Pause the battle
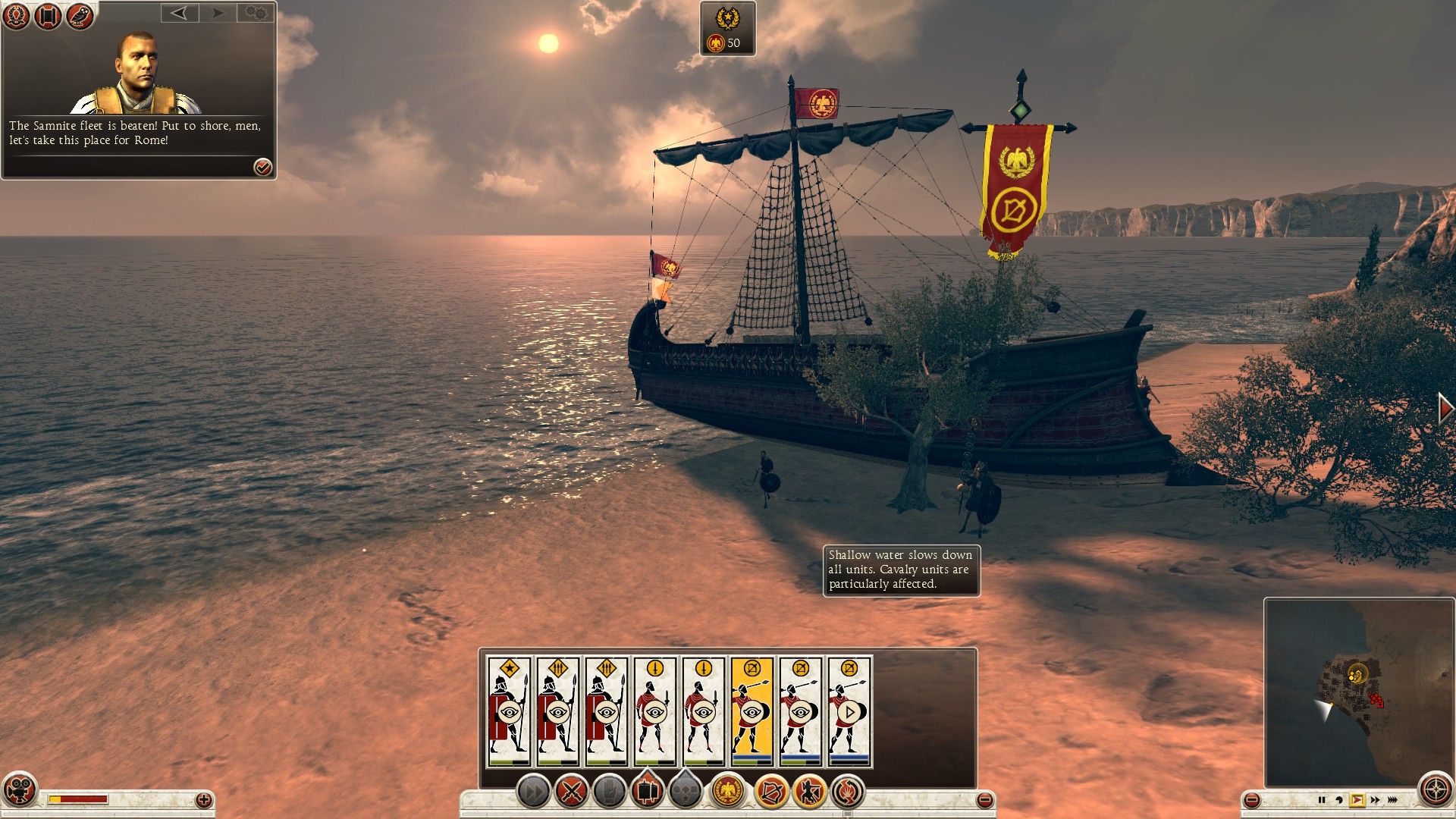Viewport: 1456px width, 819px height. pos(1321,800)
